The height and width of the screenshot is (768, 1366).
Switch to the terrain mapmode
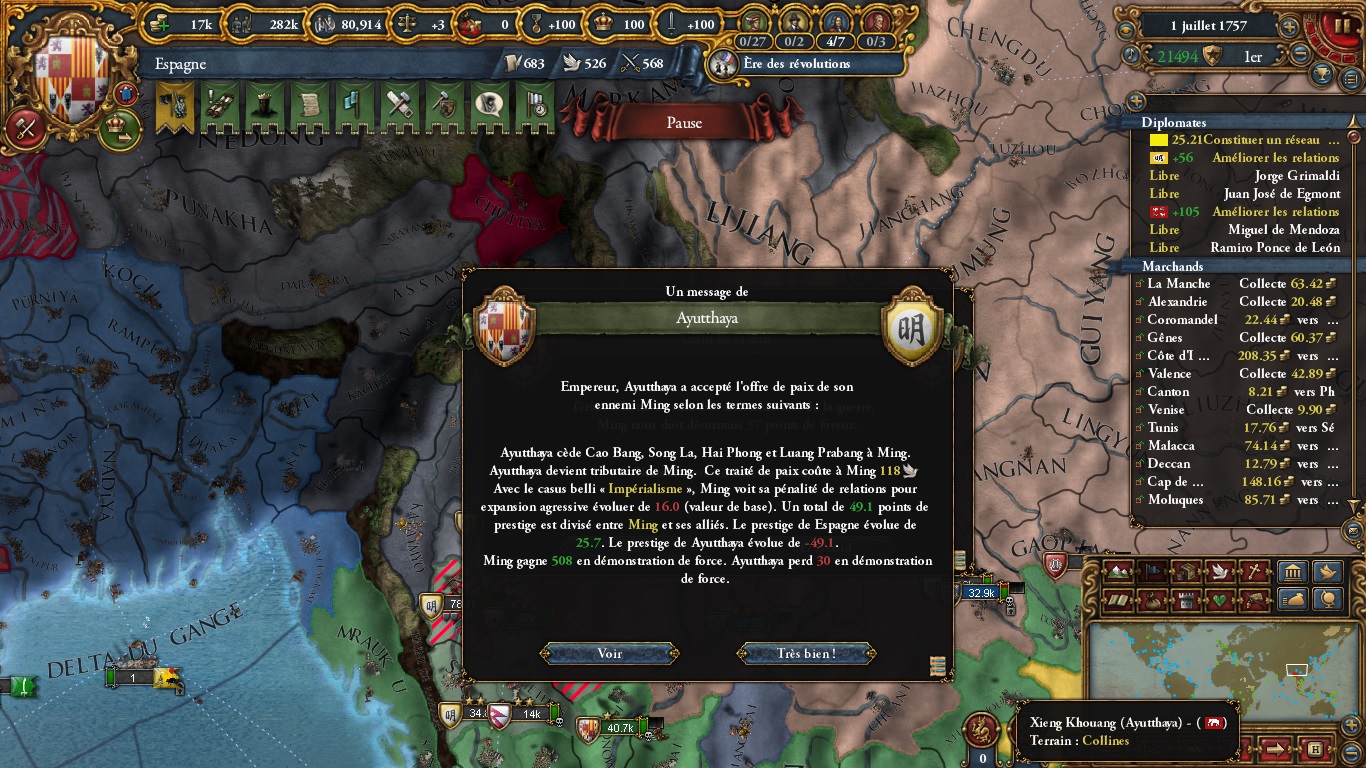pyautogui.click(x=1118, y=571)
